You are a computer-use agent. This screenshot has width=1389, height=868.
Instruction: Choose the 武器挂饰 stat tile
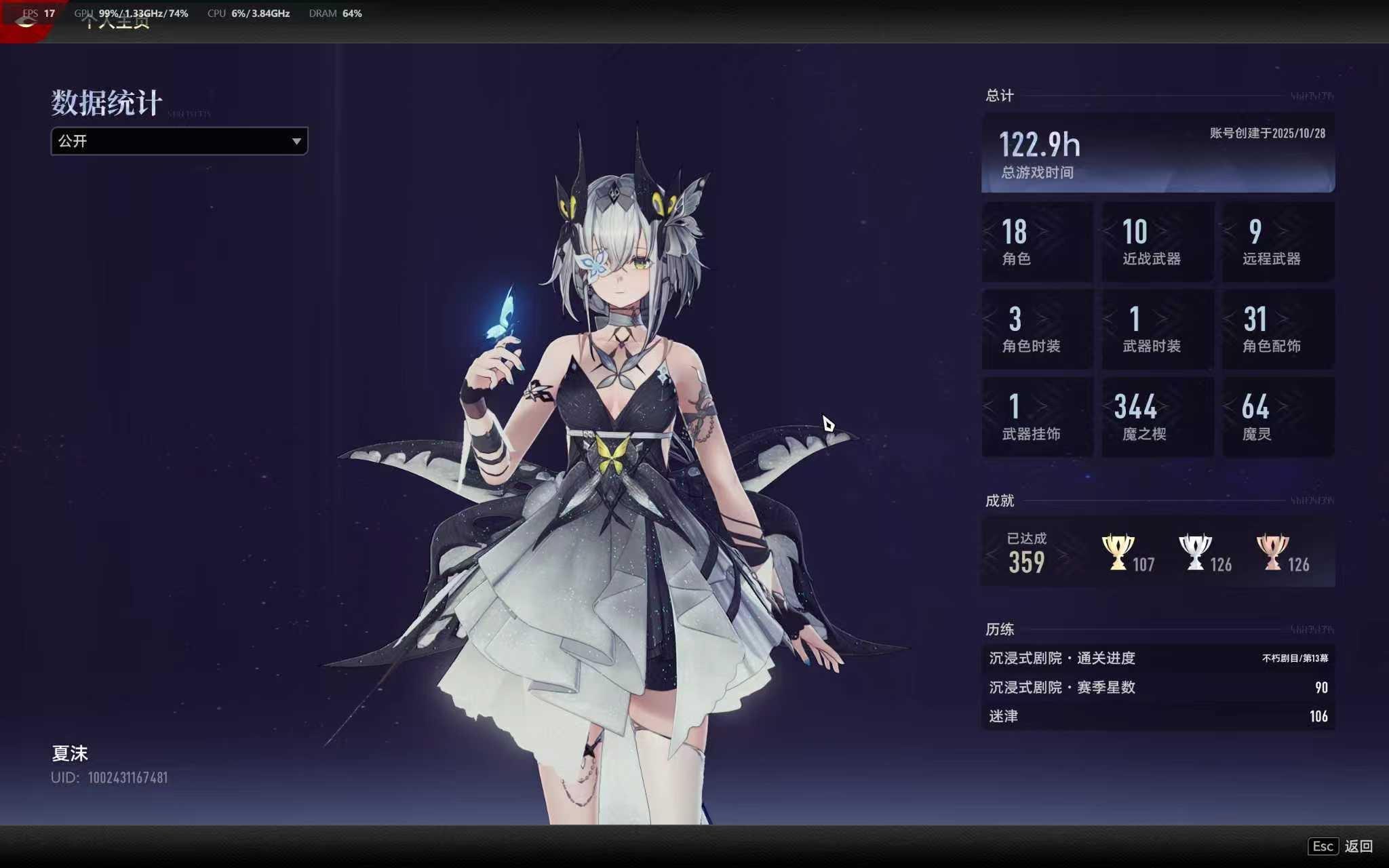click(1037, 417)
